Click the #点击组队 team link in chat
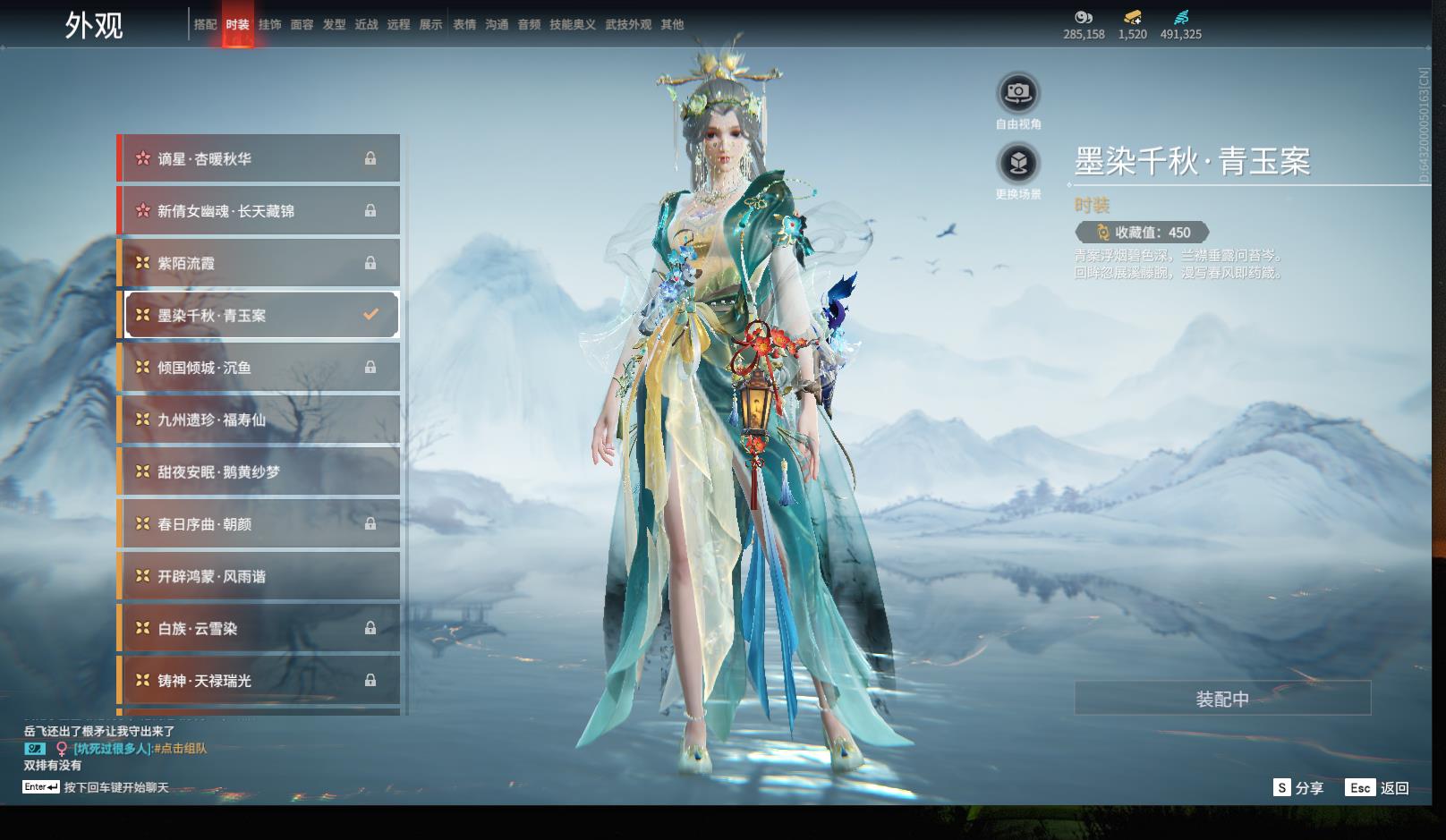Viewport: 1446px width, 840px height. click(x=181, y=749)
